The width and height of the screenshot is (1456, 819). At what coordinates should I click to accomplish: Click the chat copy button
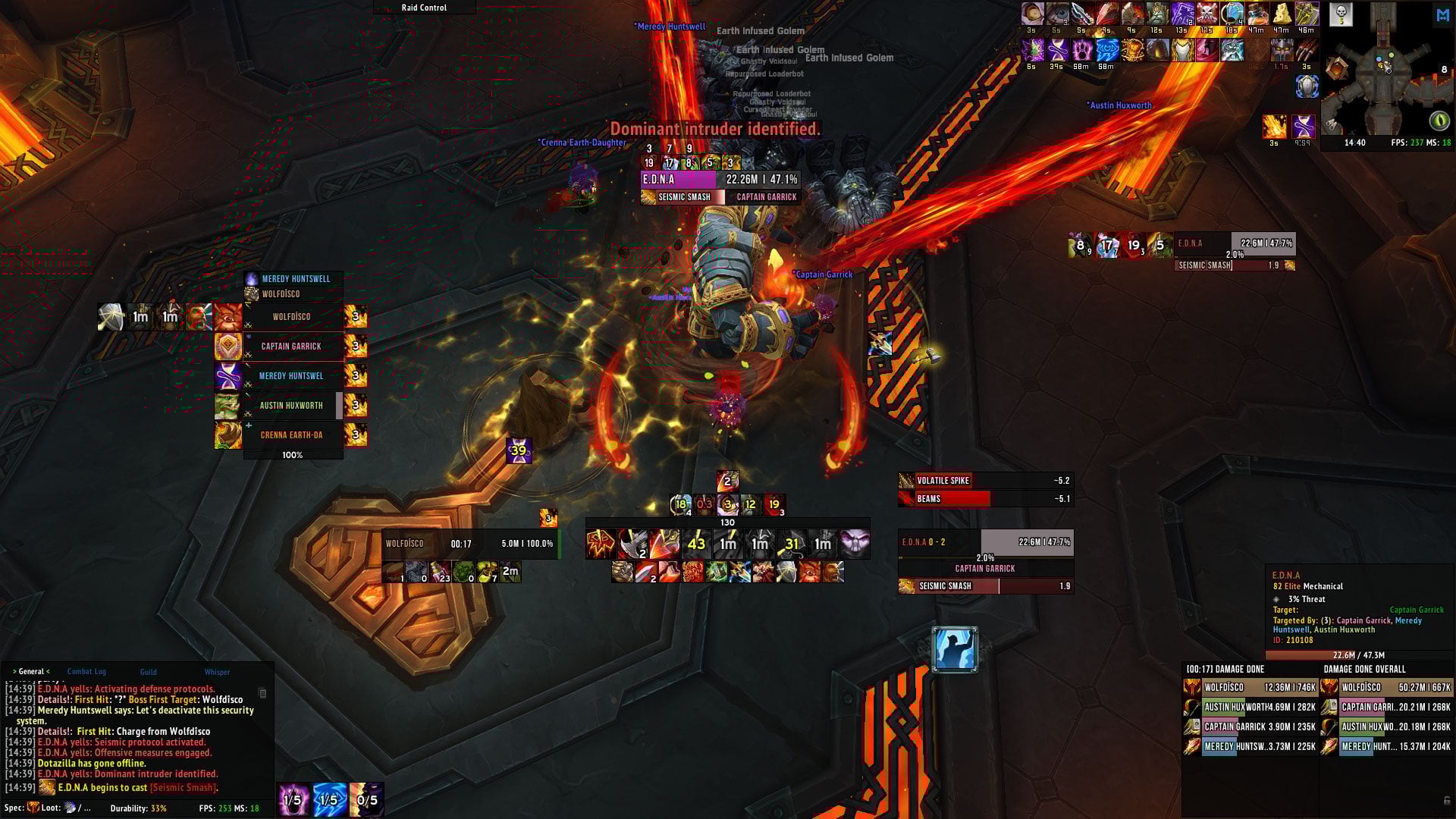click(262, 693)
